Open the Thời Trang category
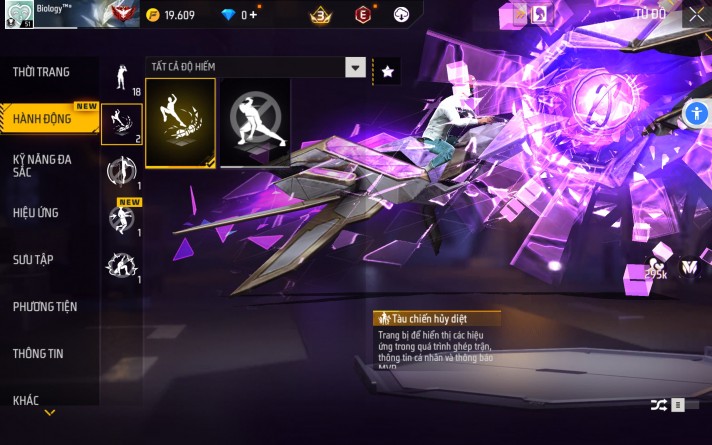This screenshot has width=712, height=445. coord(41,72)
